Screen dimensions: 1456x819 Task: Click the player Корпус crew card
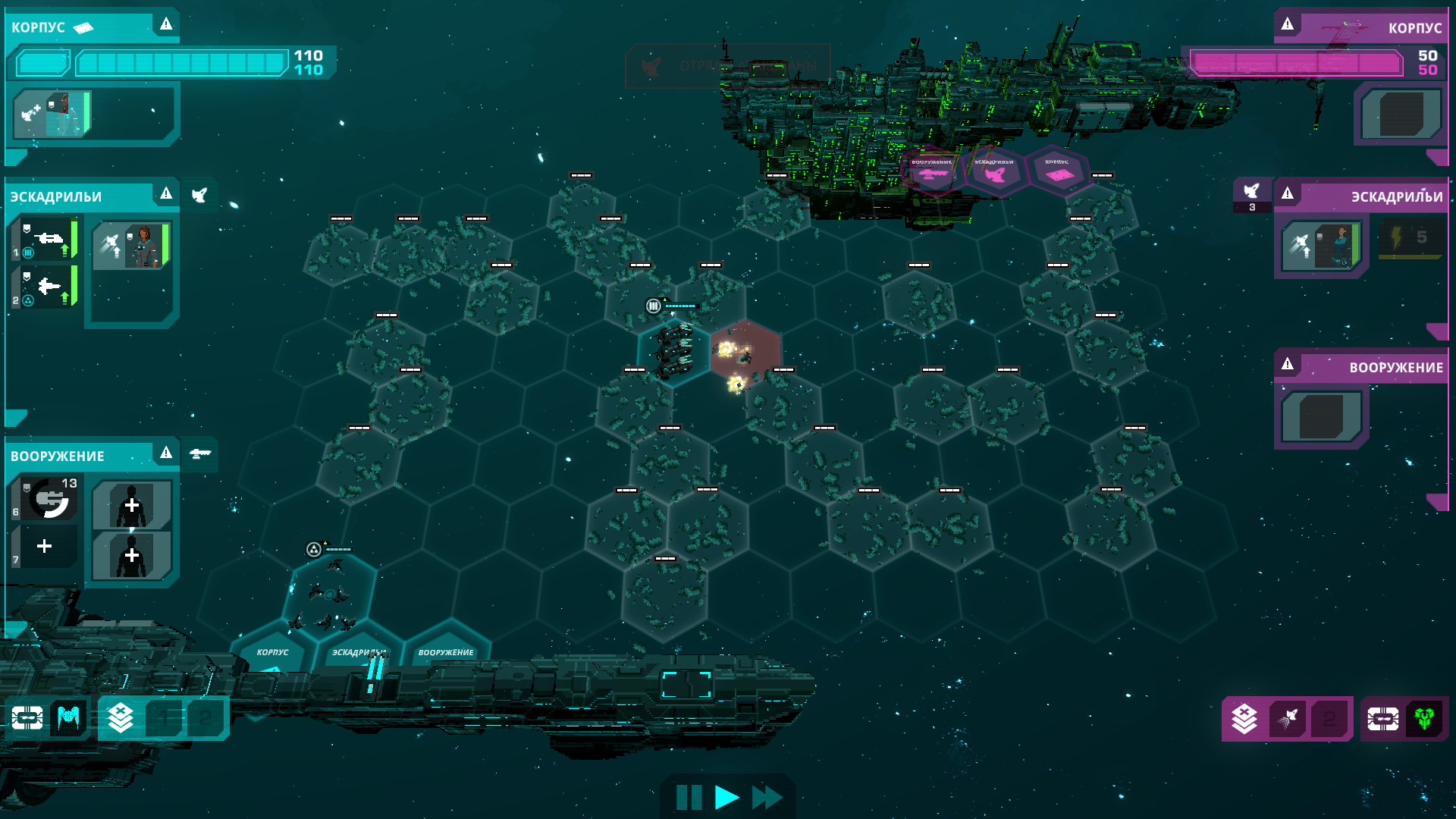(53, 114)
